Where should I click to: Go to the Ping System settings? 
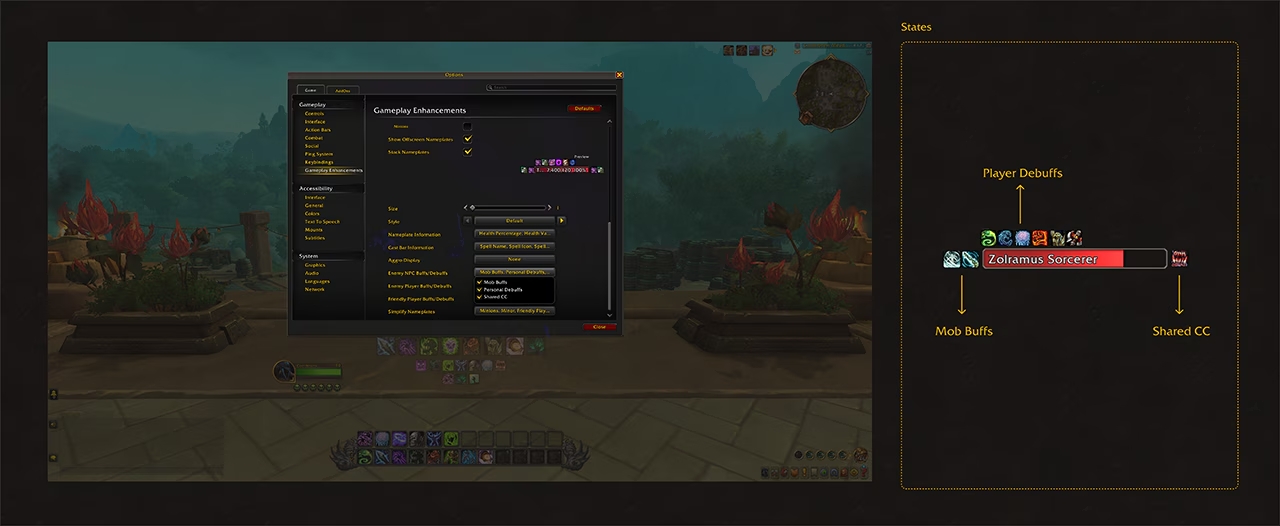click(319, 154)
